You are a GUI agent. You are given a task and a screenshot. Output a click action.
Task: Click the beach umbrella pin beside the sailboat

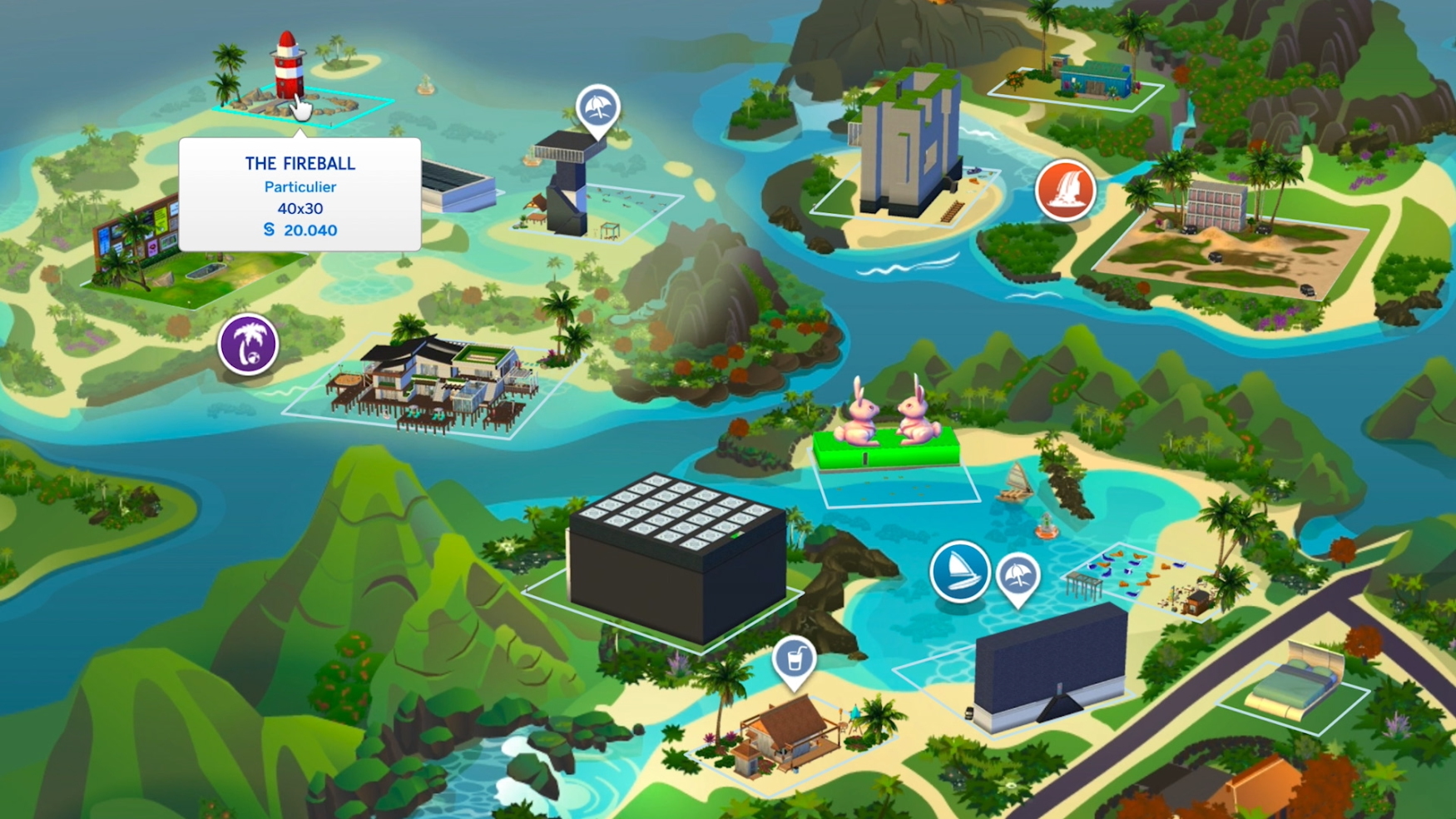pyautogui.click(x=1018, y=575)
